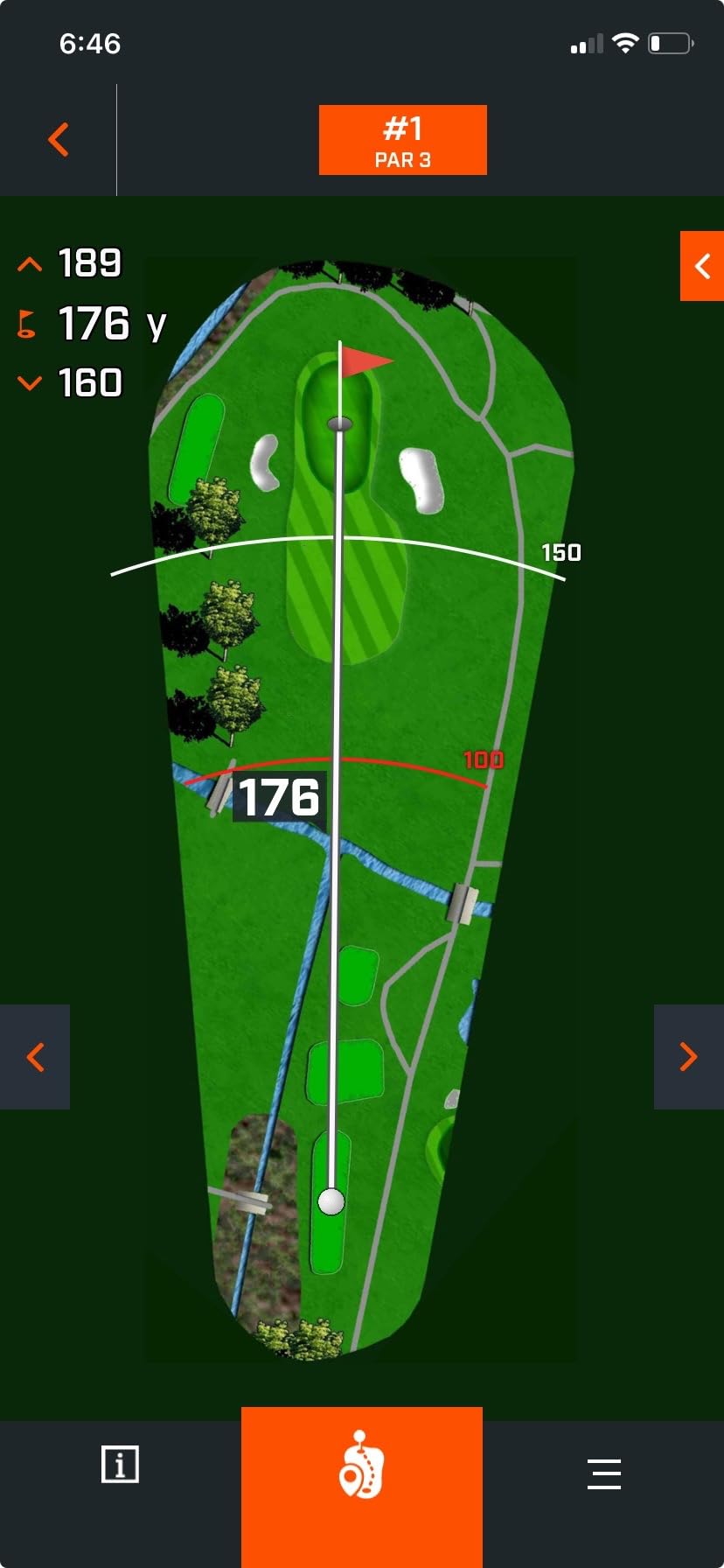Viewport: 724px width, 1568px height.
Task: Select the white ball position marker
Action: [x=331, y=1201]
